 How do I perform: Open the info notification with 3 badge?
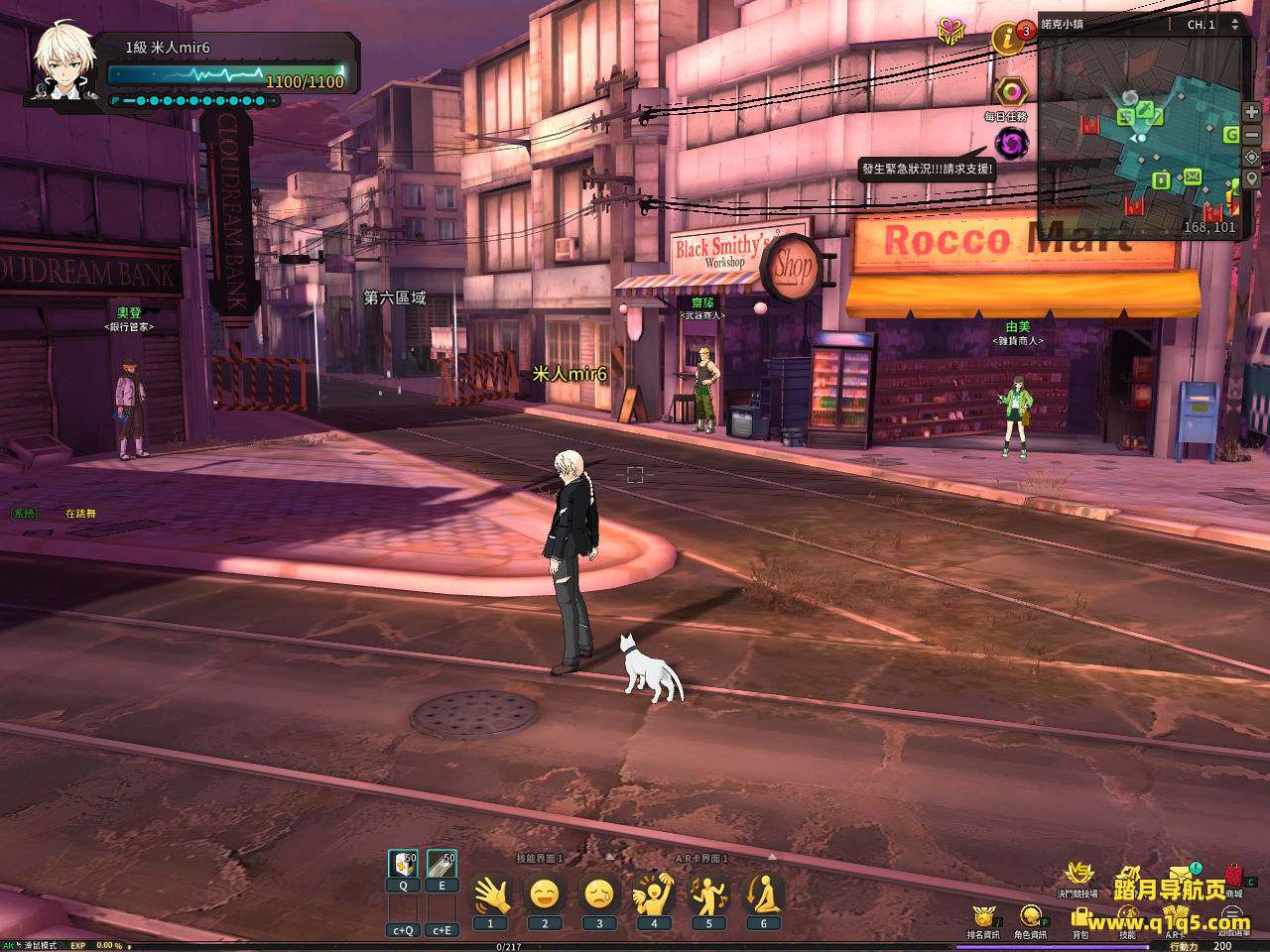(x=1008, y=40)
